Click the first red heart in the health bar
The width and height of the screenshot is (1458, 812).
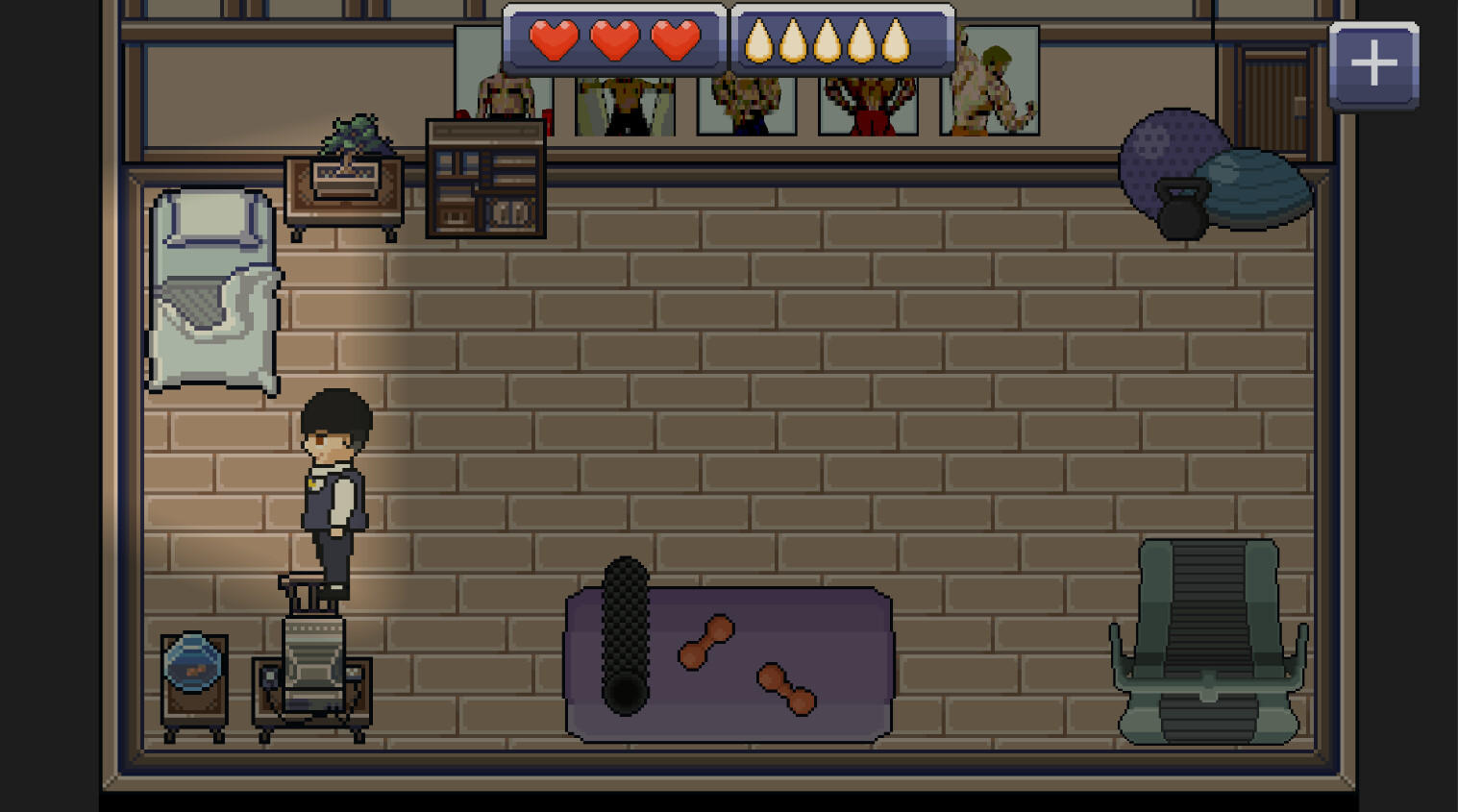pos(553,40)
